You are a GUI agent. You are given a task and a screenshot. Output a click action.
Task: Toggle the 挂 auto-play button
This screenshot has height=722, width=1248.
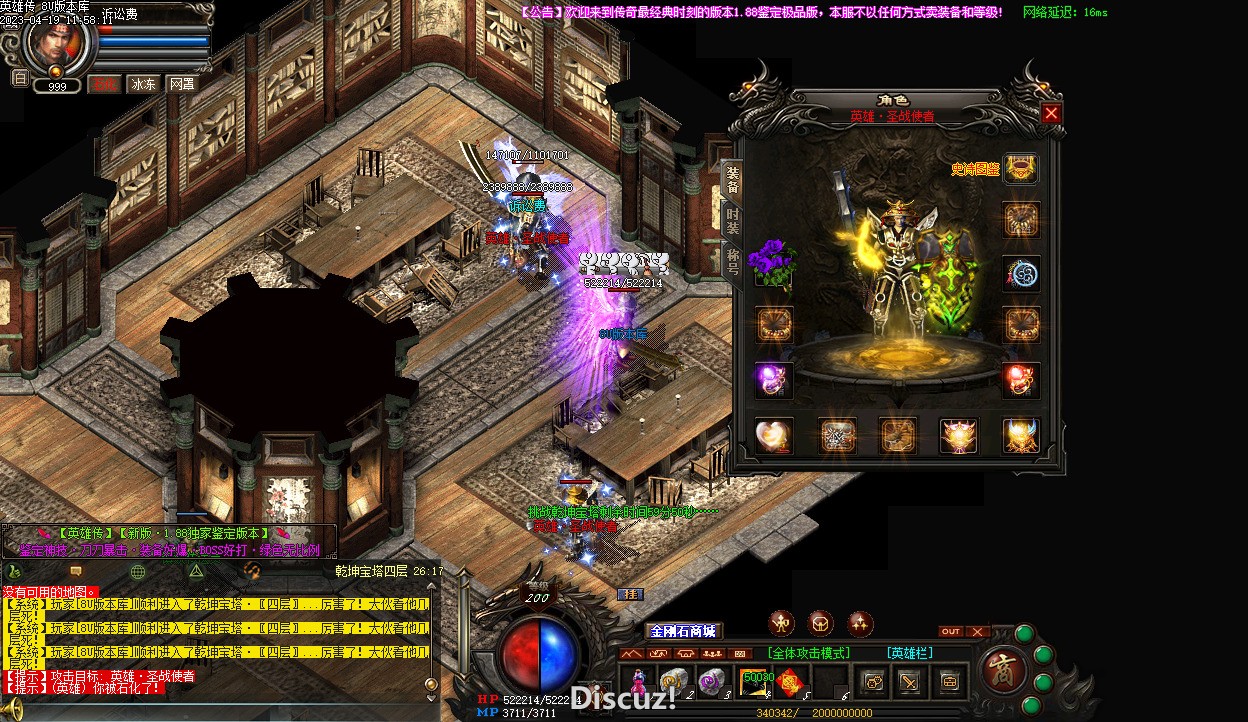point(630,595)
